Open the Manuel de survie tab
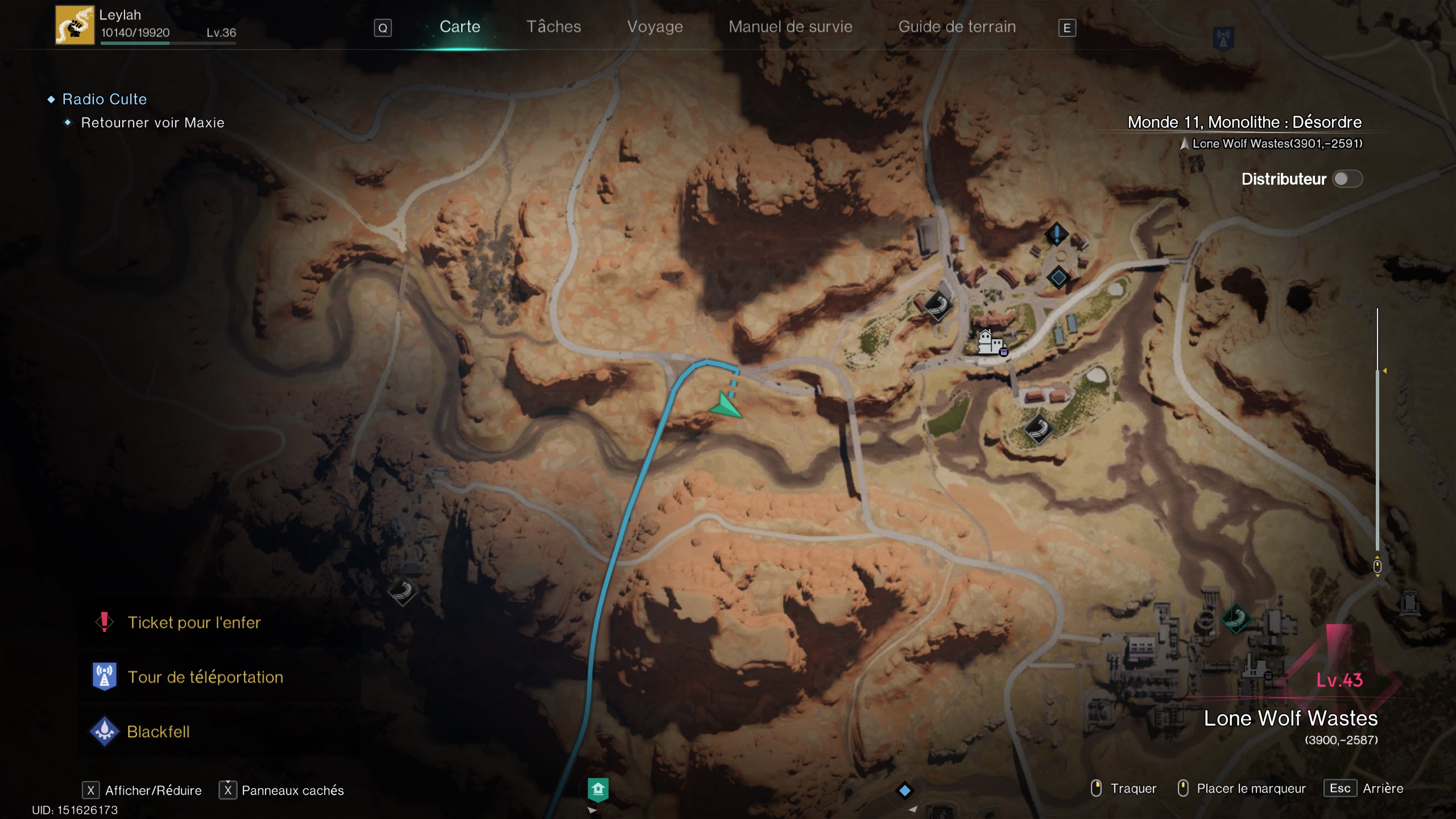The image size is (1456, 819). click(790, 27)
